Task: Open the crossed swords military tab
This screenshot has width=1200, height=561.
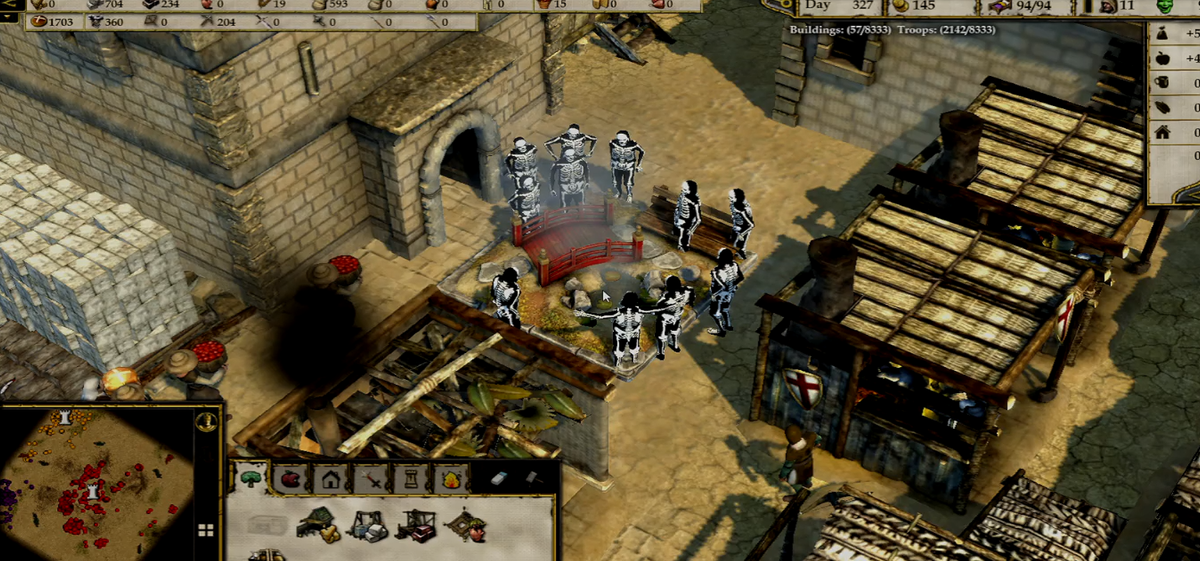Action: (370, 478)
